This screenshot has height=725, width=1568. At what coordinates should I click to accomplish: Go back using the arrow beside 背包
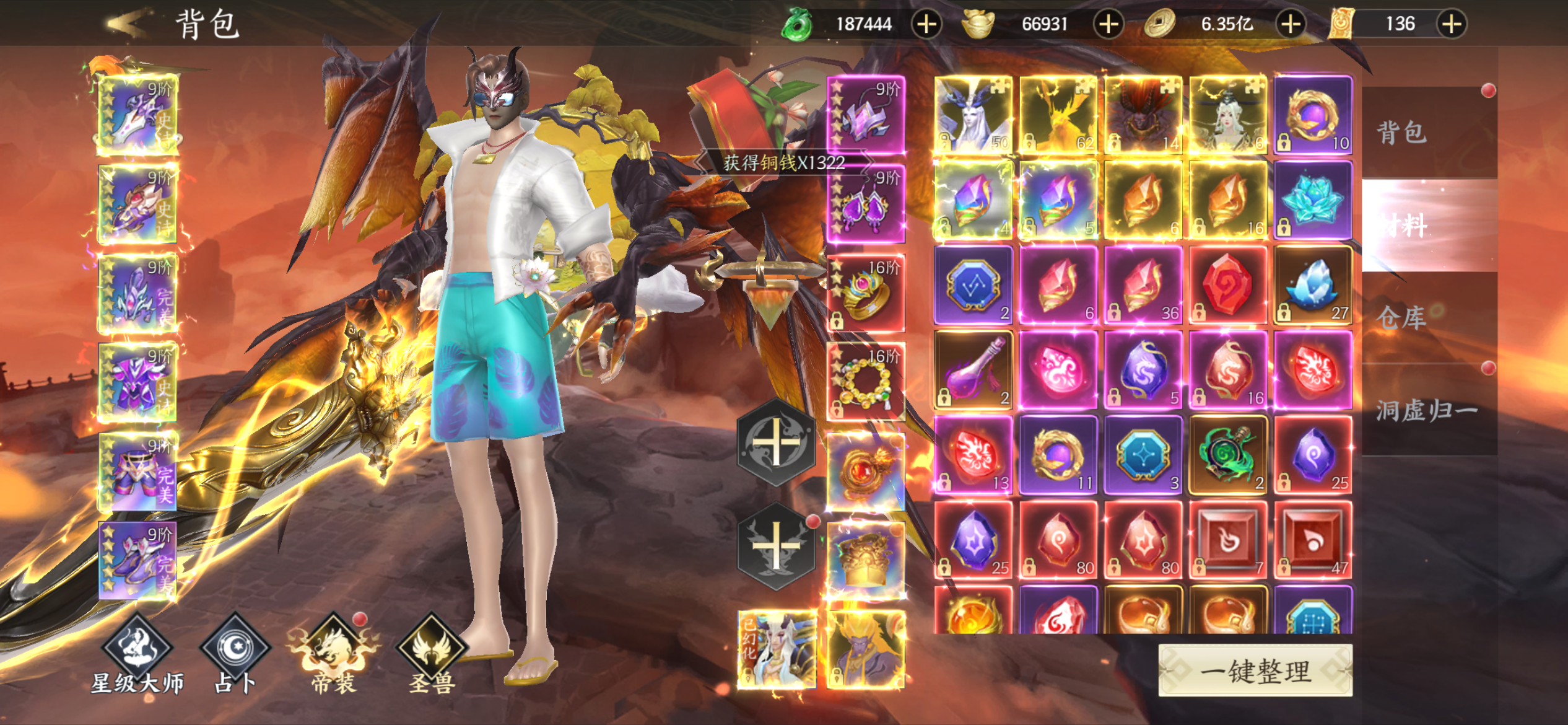129,24
